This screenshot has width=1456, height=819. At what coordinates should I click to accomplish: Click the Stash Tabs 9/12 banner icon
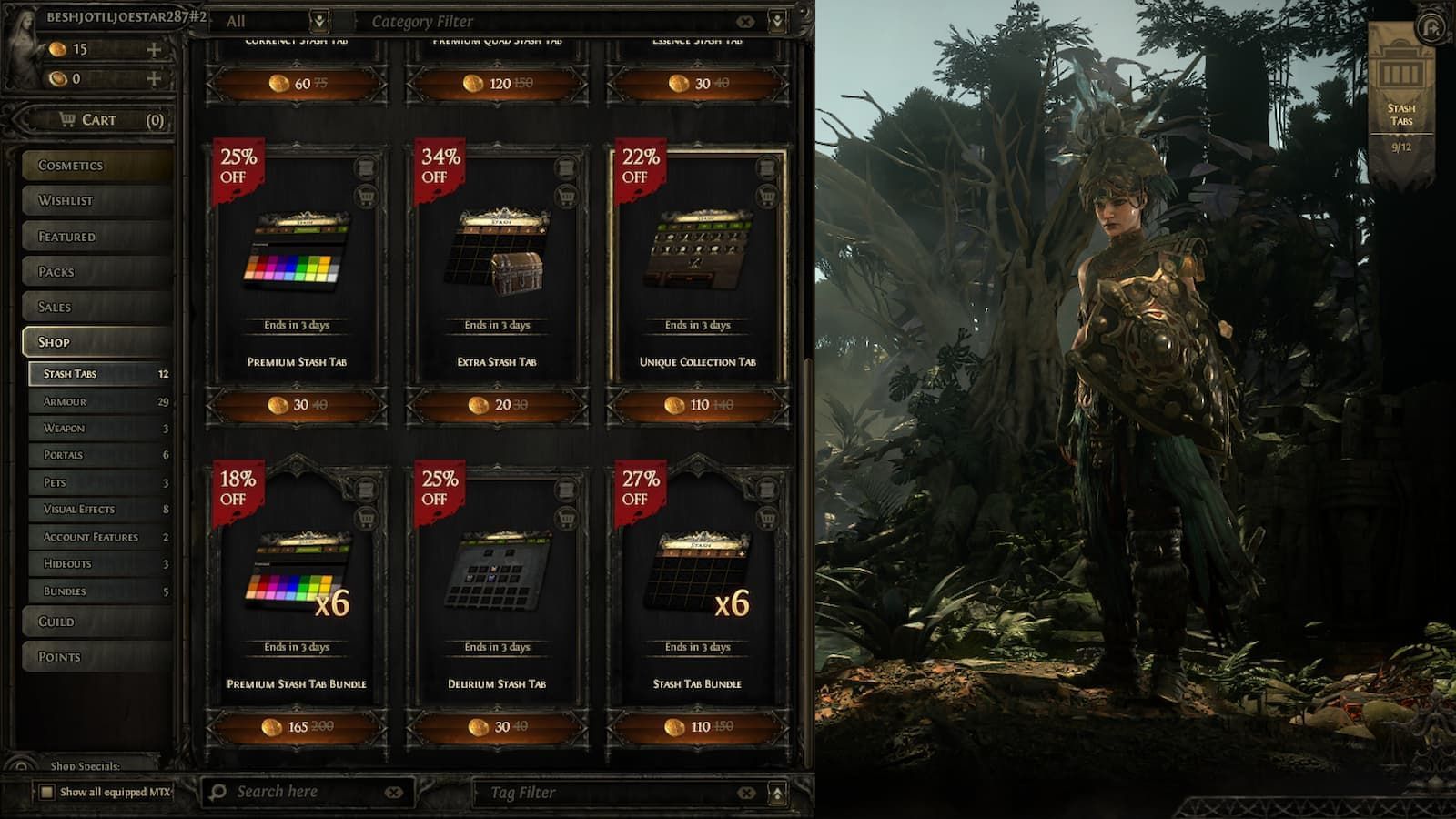coord(1401,68)
